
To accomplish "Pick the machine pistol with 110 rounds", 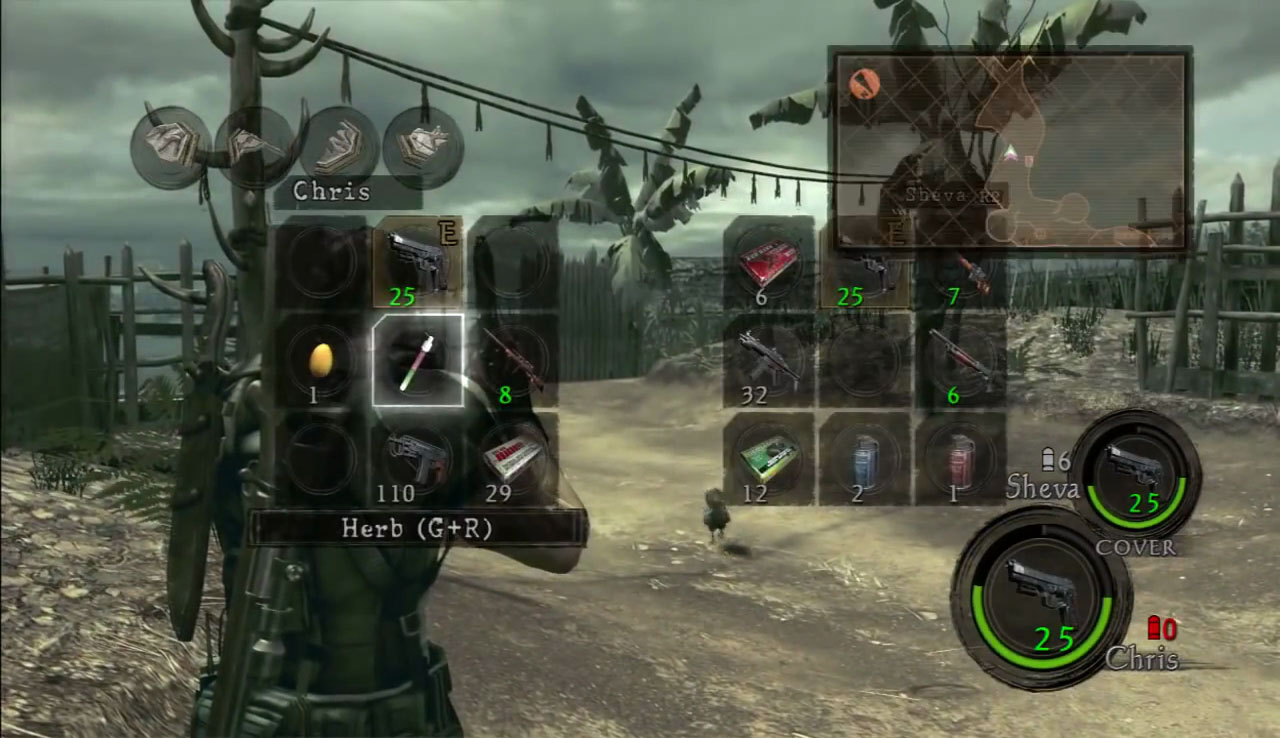I will pos(417,458).
